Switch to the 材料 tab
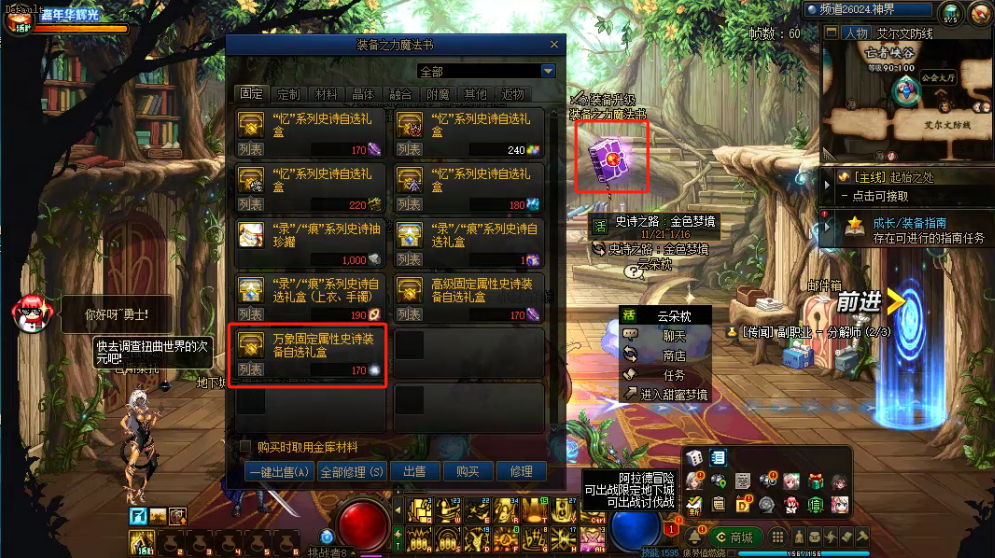Image resolution: width=995 pixels, height=558 pixels. click(x=326, y=94)
